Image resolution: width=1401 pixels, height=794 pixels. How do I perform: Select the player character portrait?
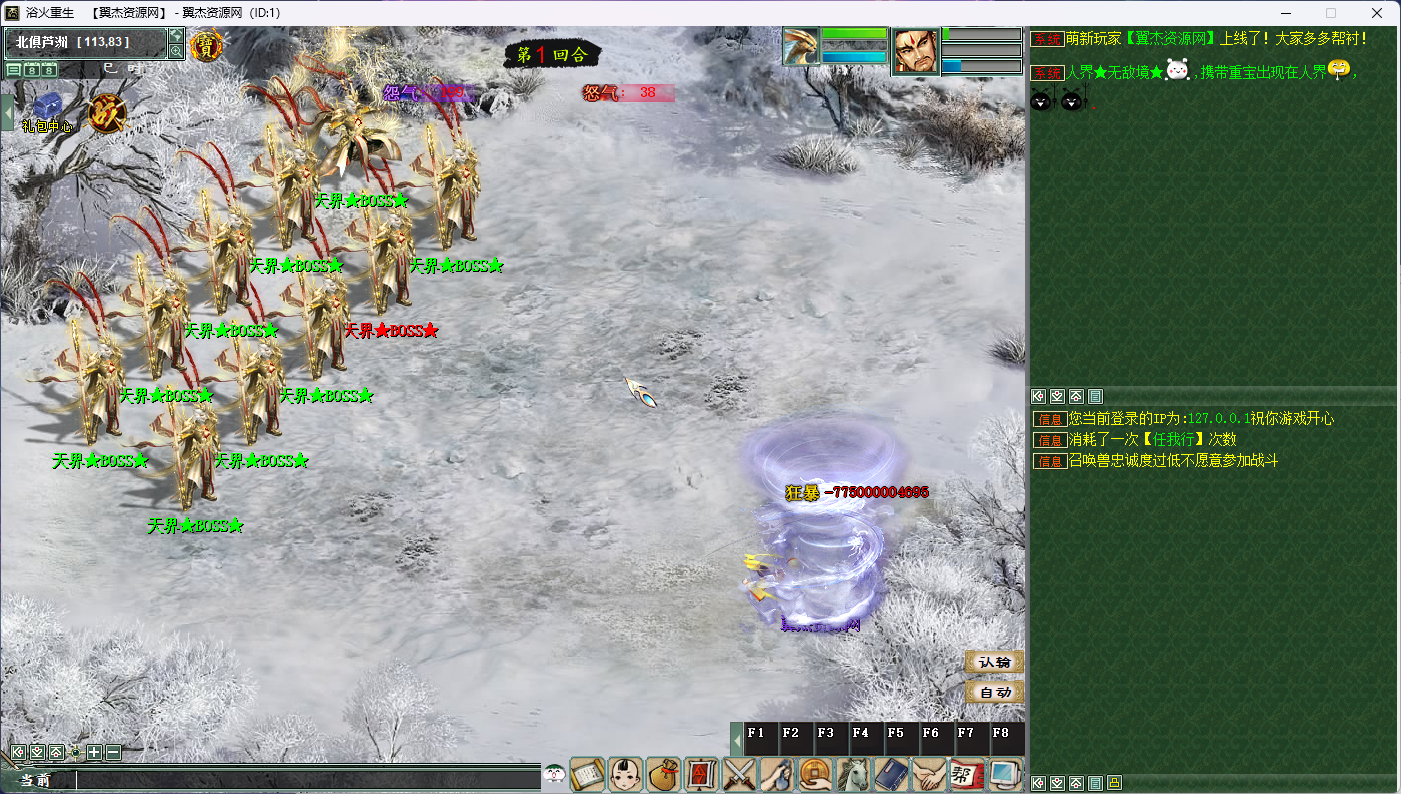click(x=915, y=52)
